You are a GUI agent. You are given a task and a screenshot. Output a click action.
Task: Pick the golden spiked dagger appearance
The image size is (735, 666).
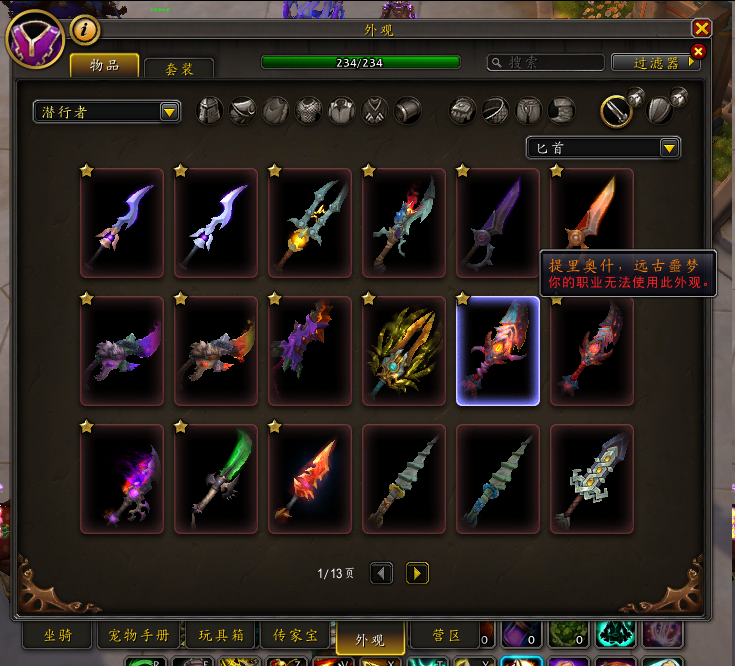tap(404, 350)
